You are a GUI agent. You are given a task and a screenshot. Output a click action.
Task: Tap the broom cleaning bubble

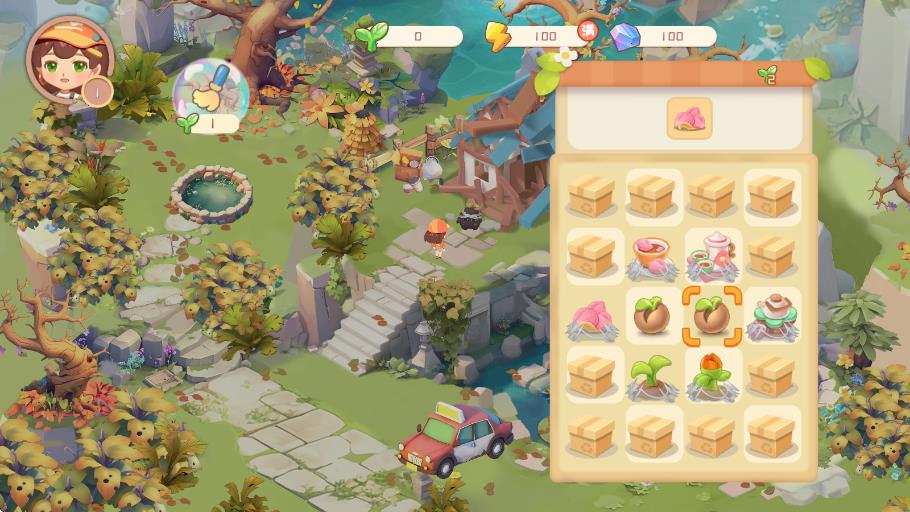point(209,91)
